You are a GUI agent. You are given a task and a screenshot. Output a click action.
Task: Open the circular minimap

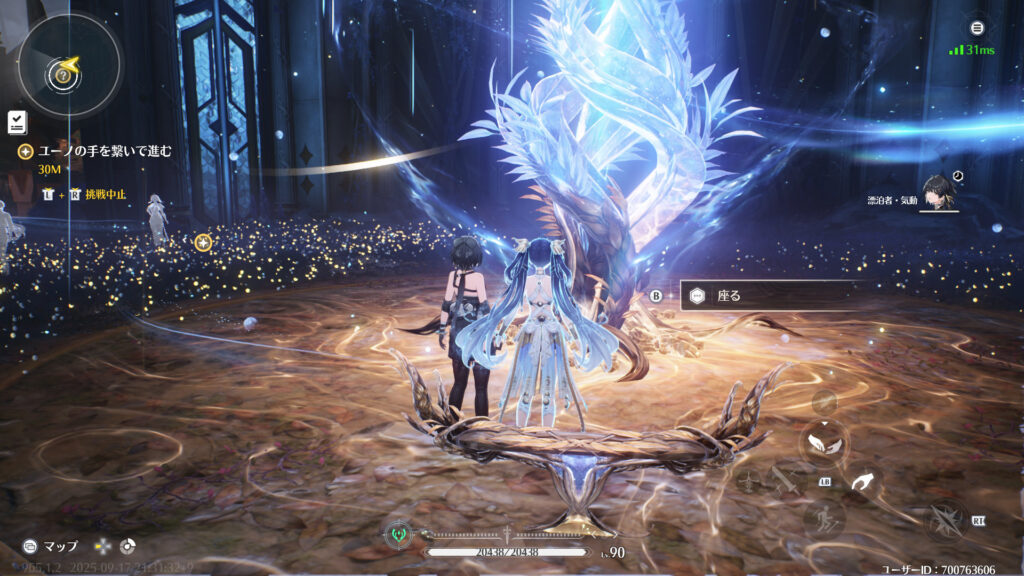66,66
